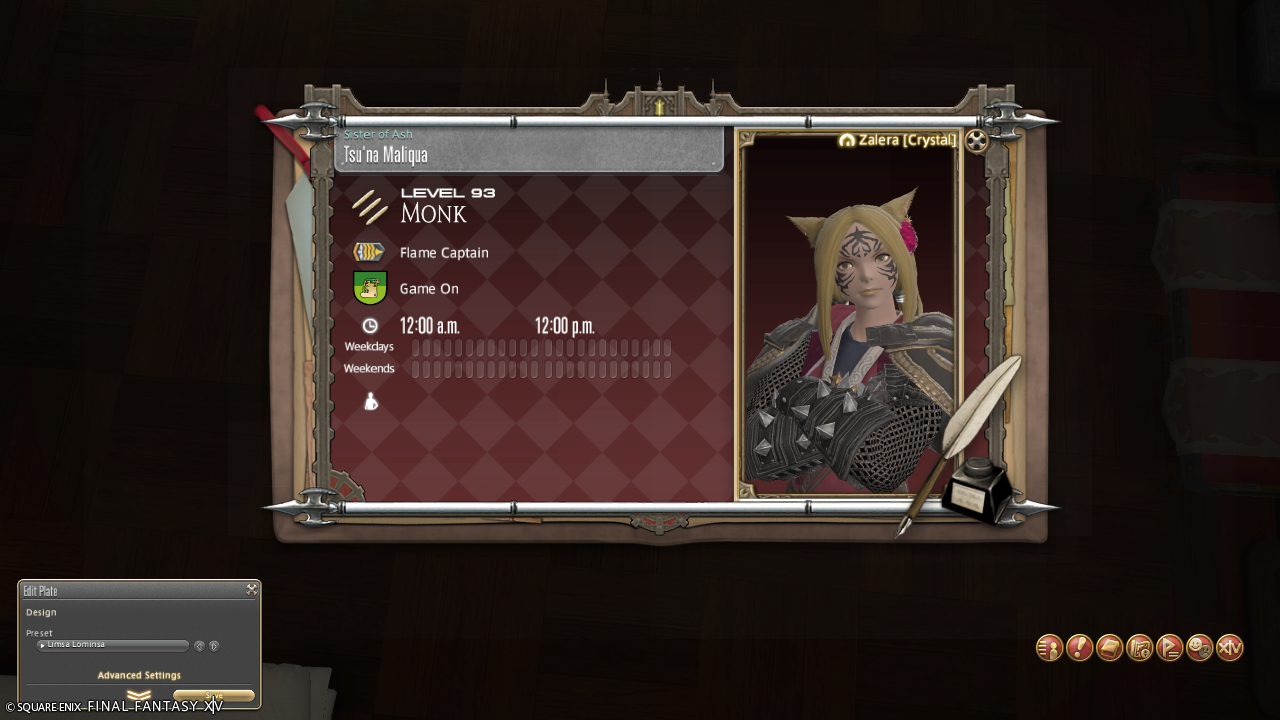This screenshot has height=720, width=1280.
Task: Close the adventurer plate preview
Action: tap(977, 141)
